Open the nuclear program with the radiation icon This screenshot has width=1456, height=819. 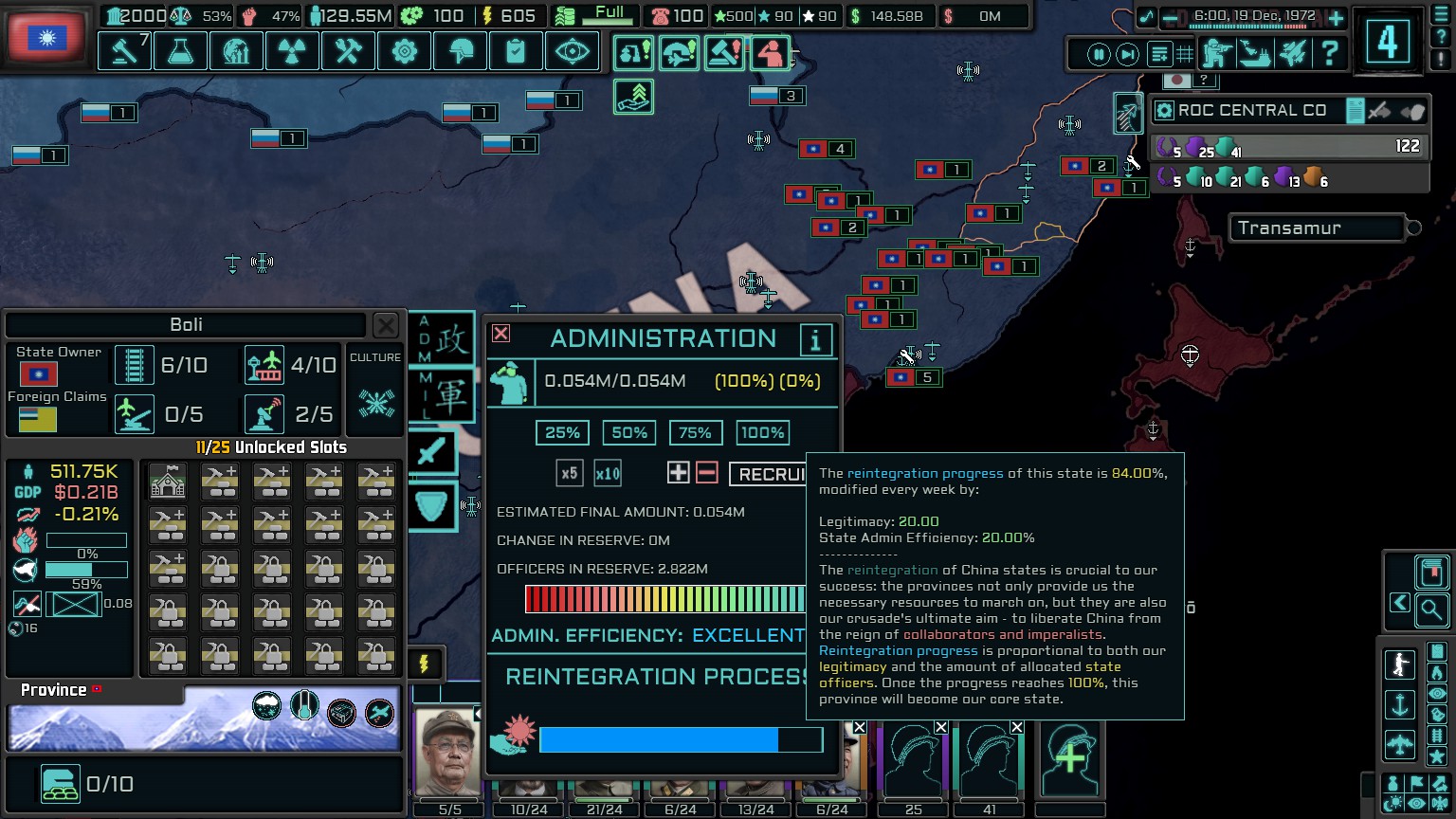coord(292,51)
